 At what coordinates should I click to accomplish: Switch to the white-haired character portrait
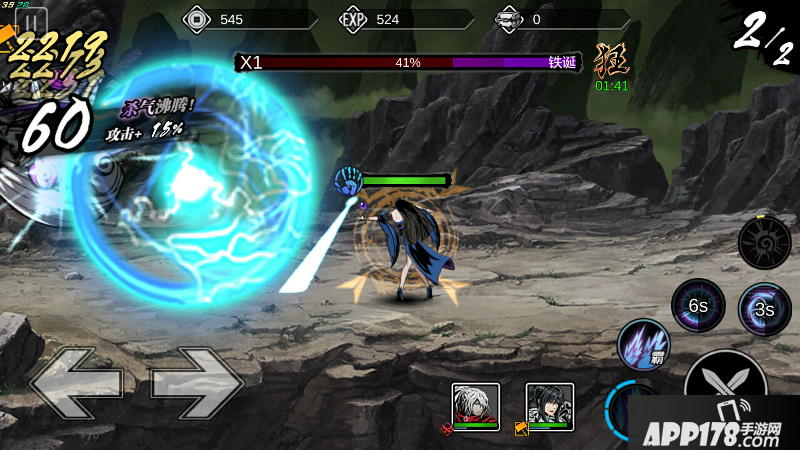click(475, 405)
